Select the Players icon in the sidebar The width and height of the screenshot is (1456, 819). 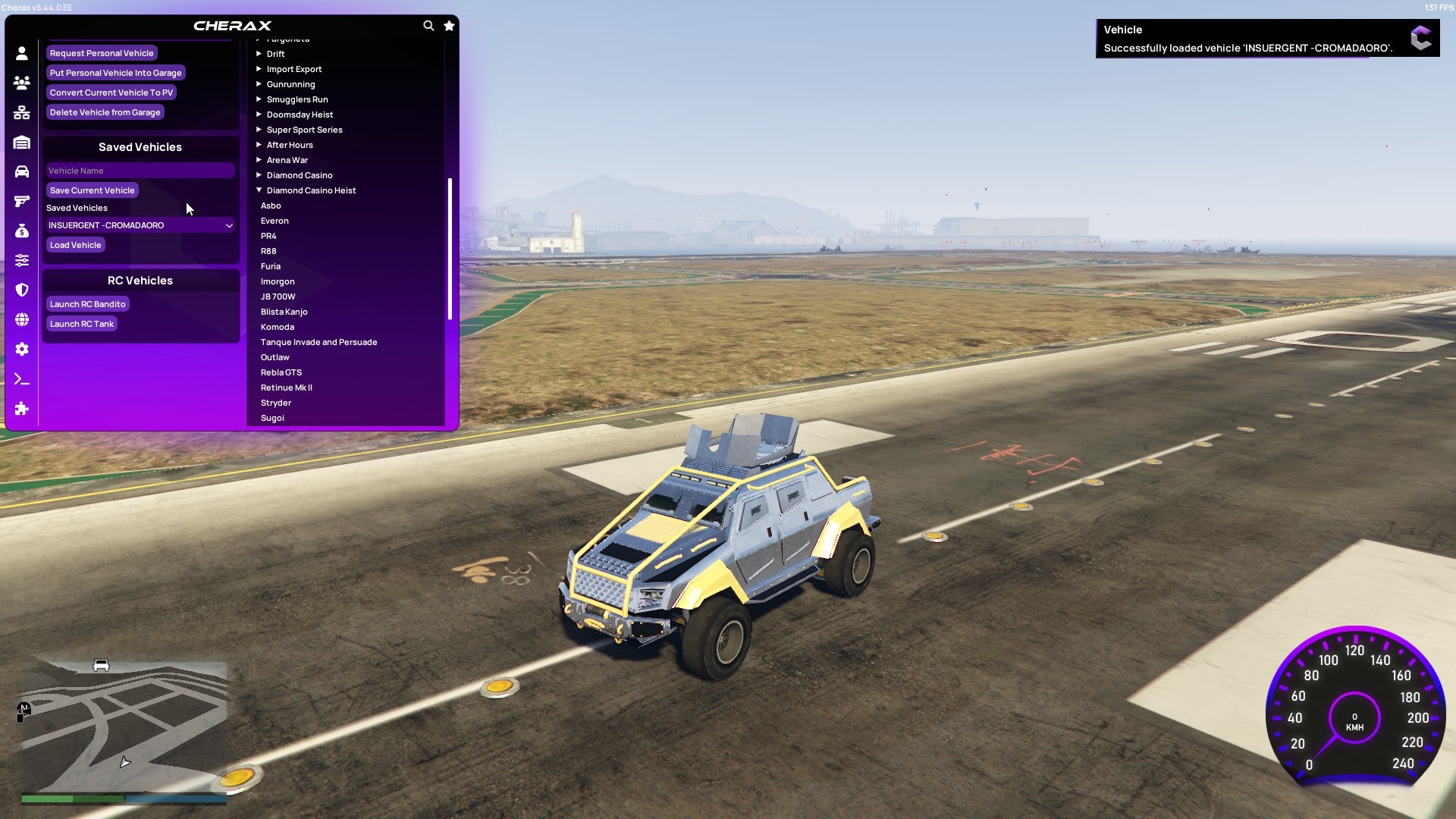pos(22,82)
